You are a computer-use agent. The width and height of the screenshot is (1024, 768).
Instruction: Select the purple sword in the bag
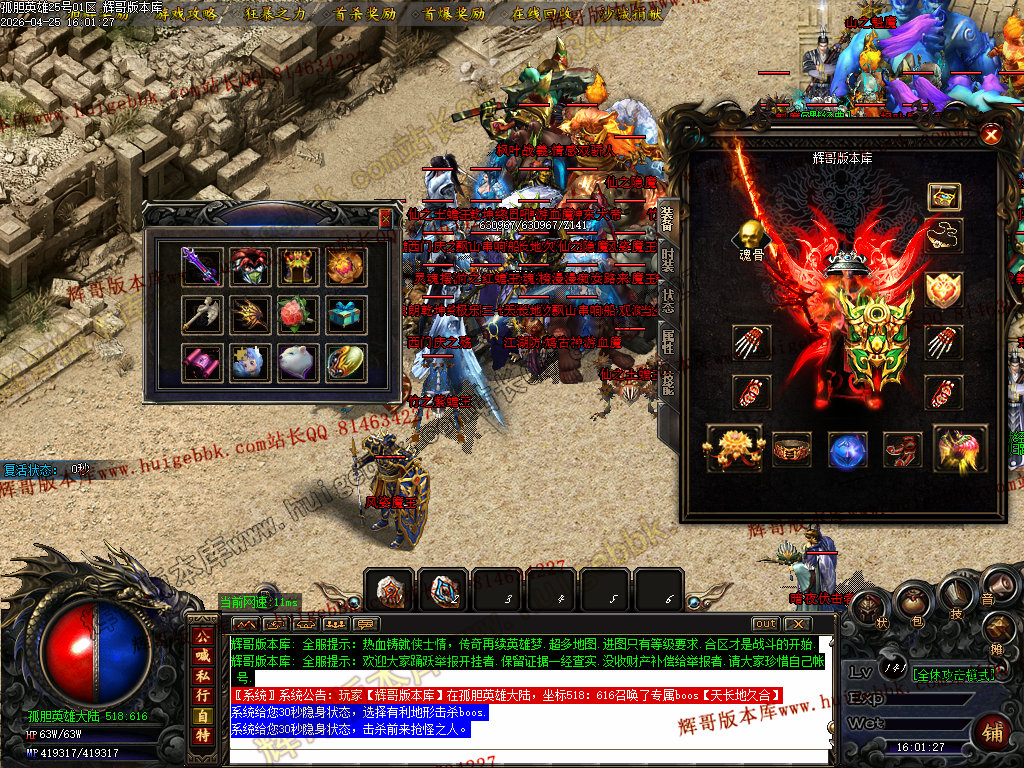(x=201, y=267)
